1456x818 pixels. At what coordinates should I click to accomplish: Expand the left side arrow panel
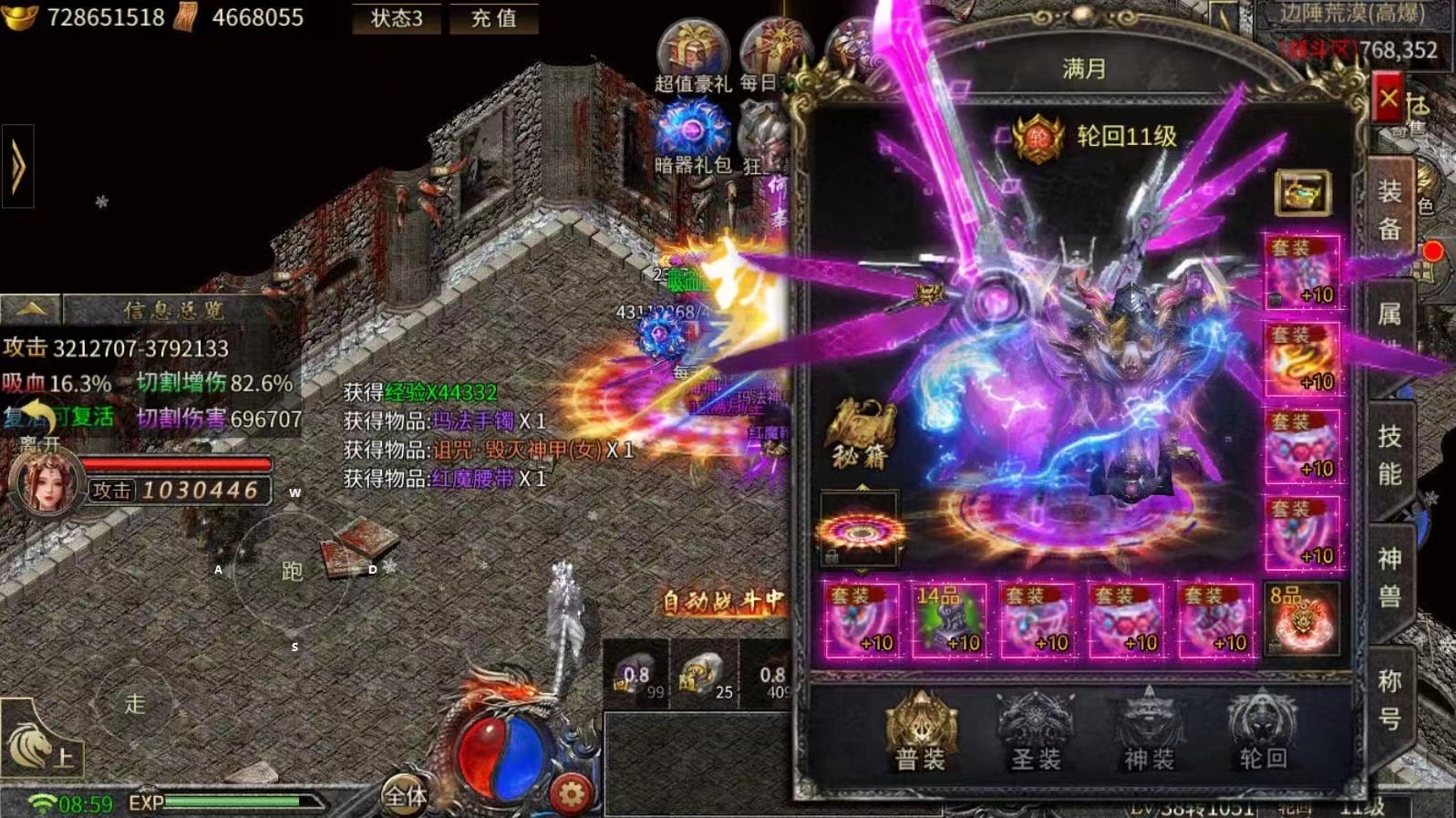coord(17,167)
